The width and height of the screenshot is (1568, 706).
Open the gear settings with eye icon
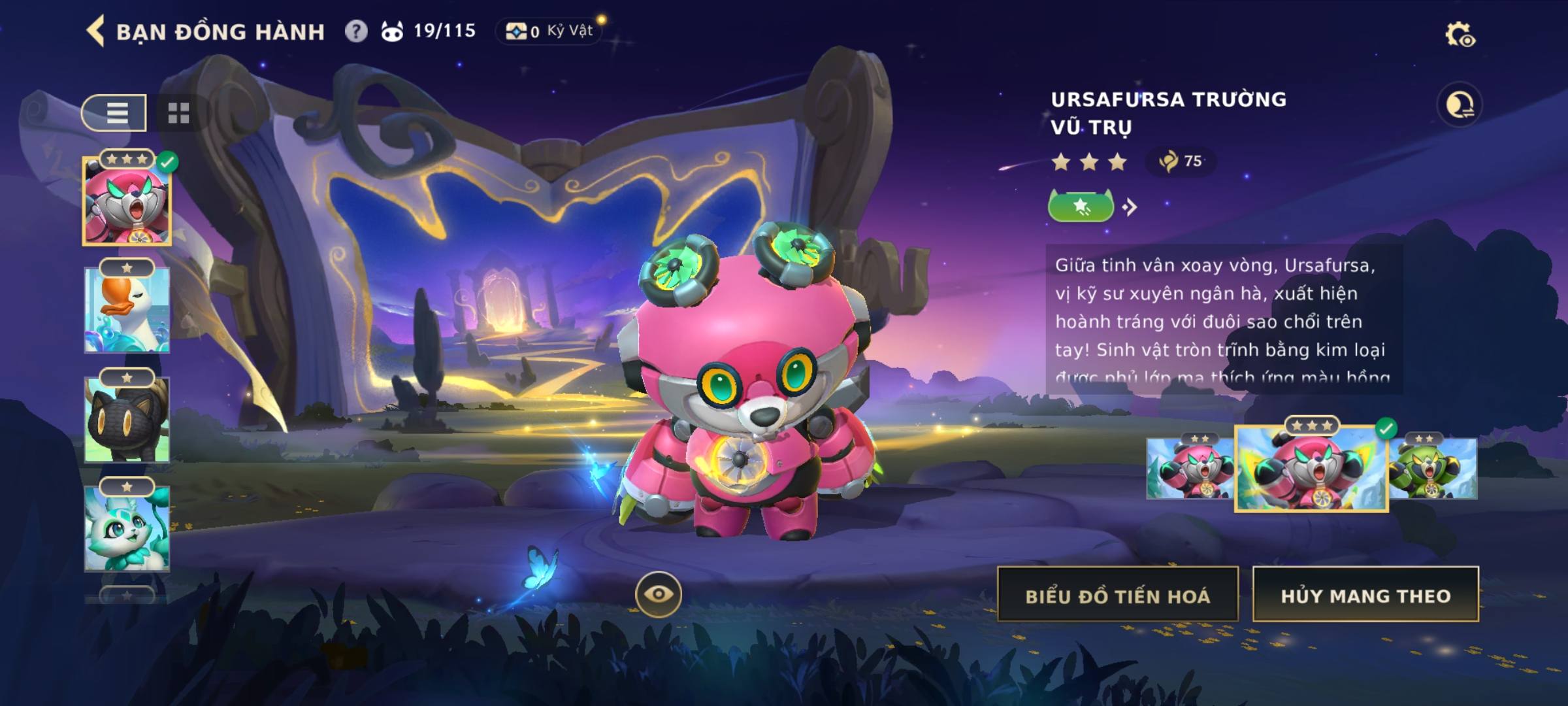1459,35
